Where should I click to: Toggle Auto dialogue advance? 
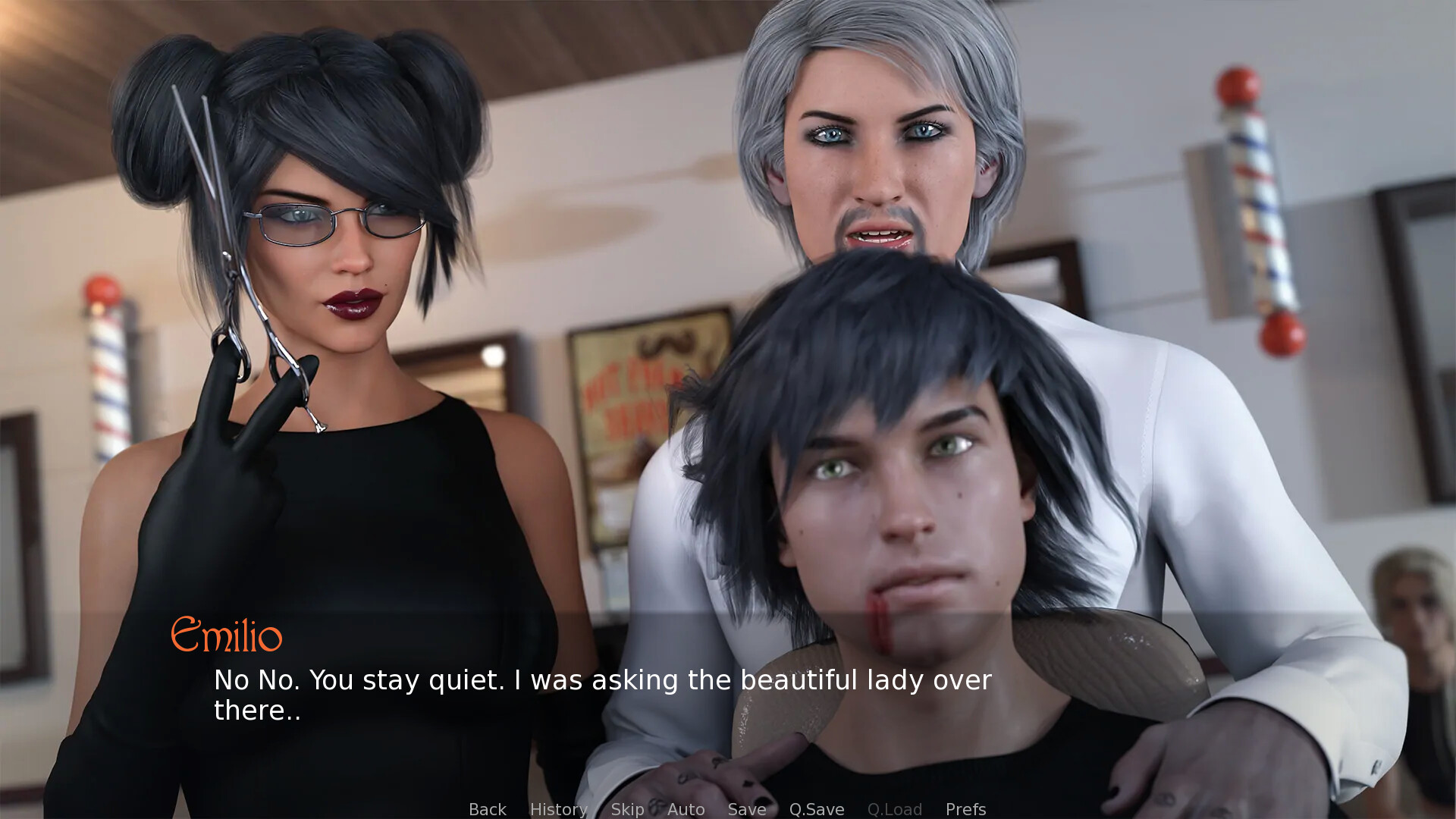[686, 809]
